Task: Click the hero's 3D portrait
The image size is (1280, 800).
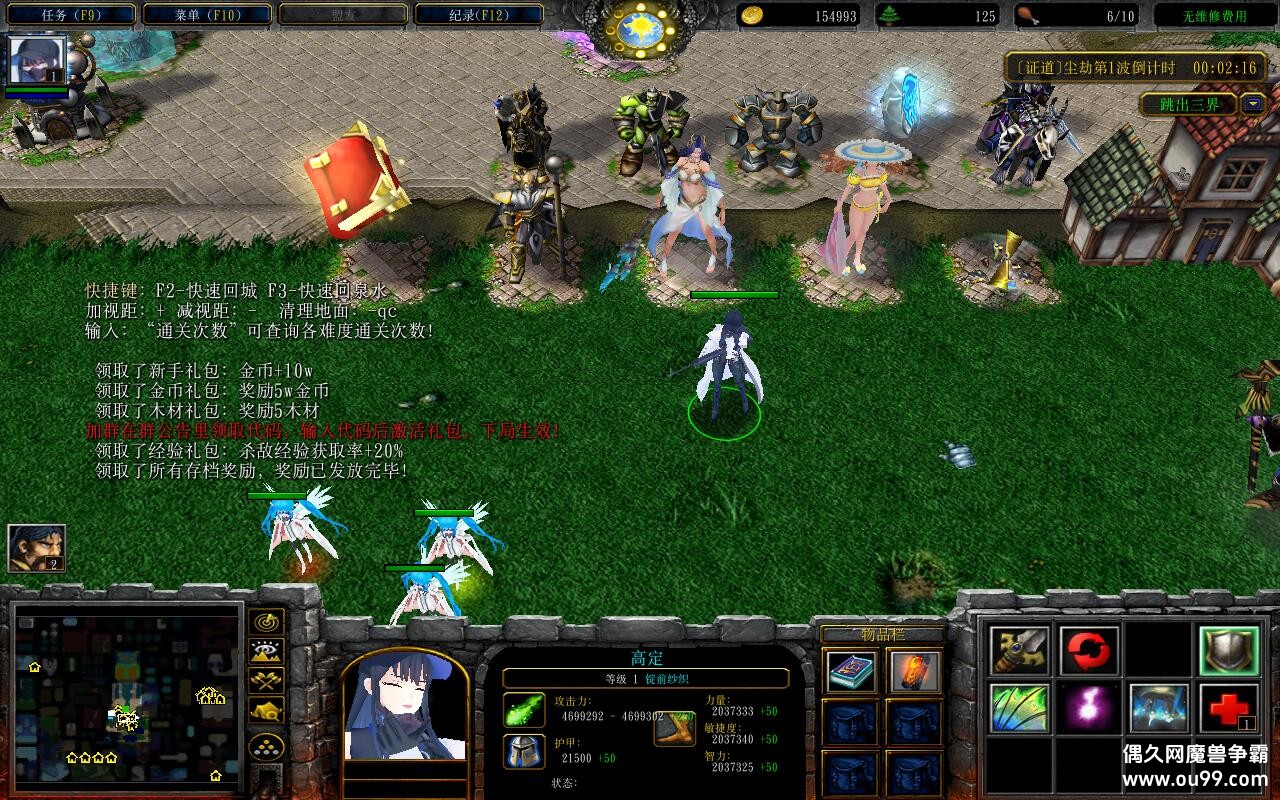Action: [x=406, y=704]
